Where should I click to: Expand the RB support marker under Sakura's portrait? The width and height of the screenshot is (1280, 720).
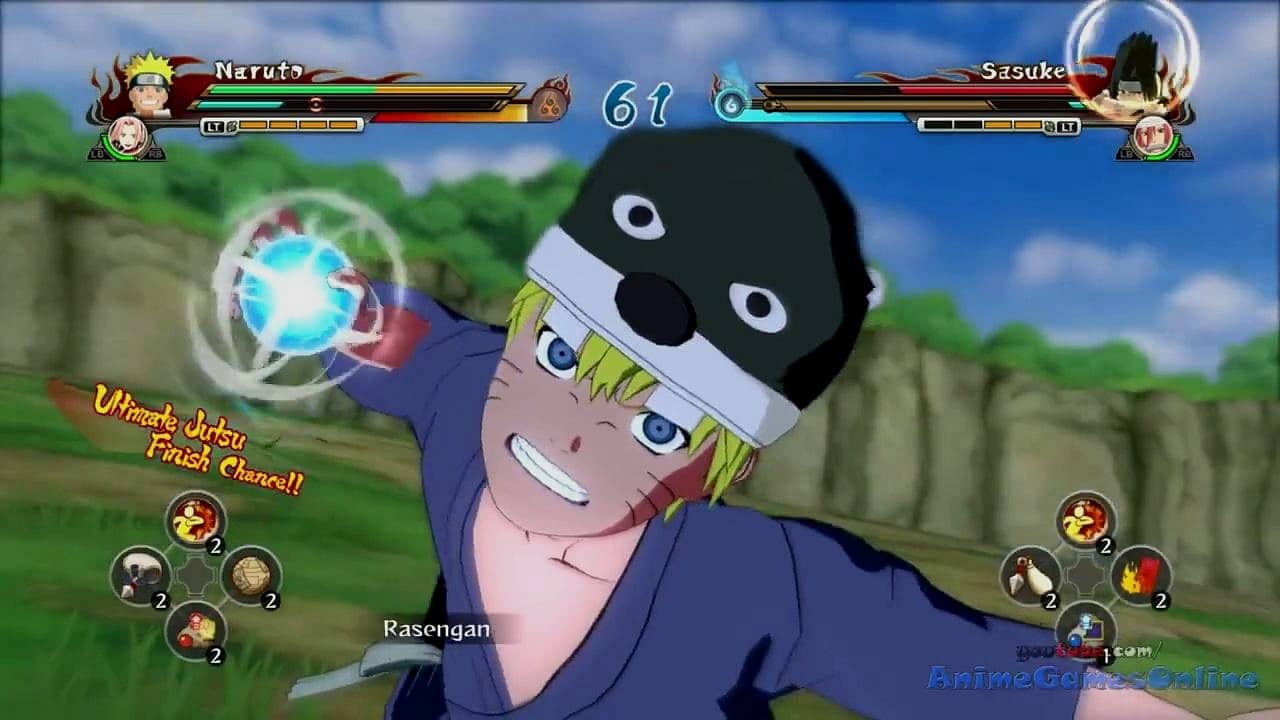click(x=156, y=155)
